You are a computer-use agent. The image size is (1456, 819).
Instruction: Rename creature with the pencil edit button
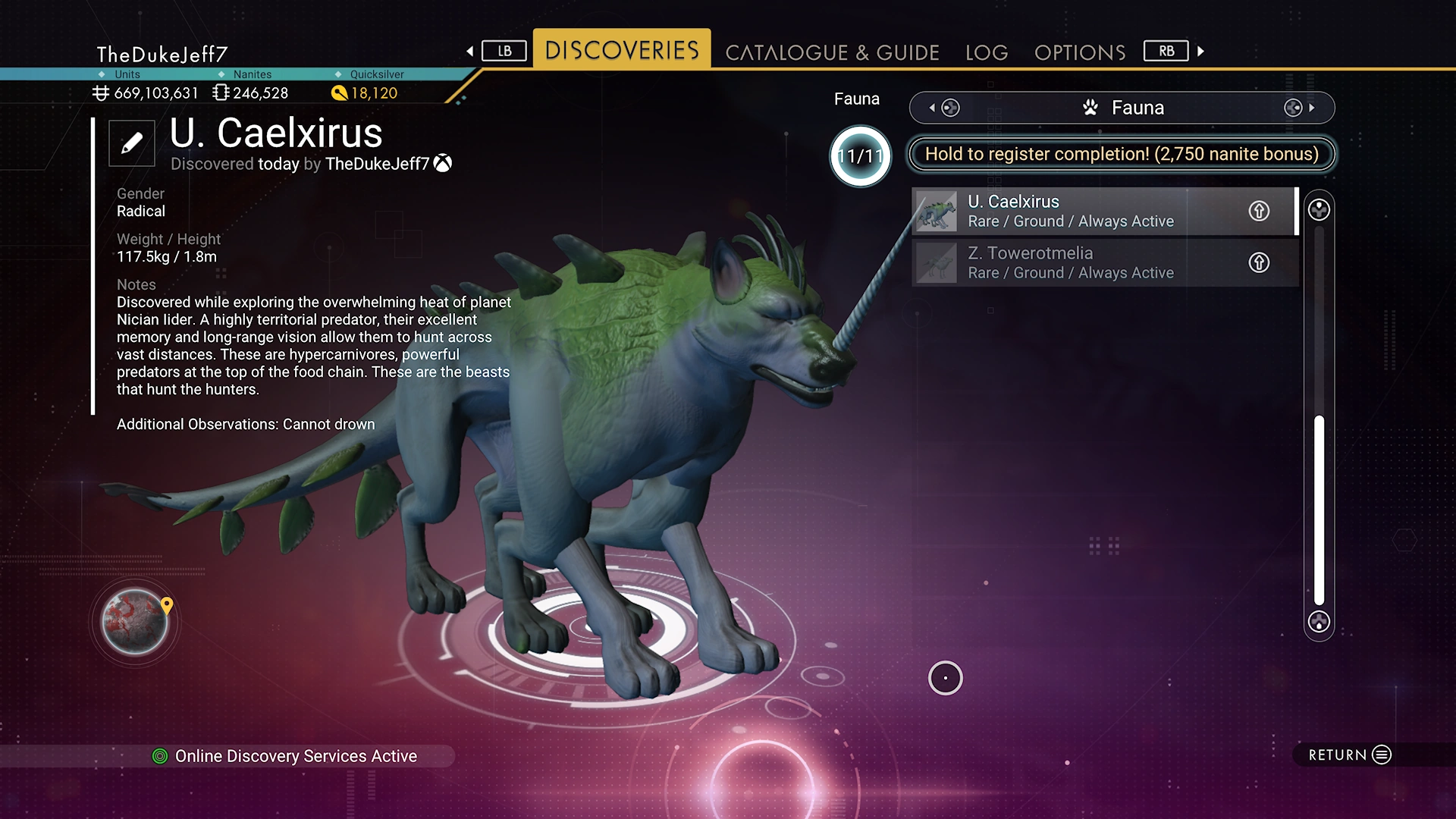pos(132,143)
